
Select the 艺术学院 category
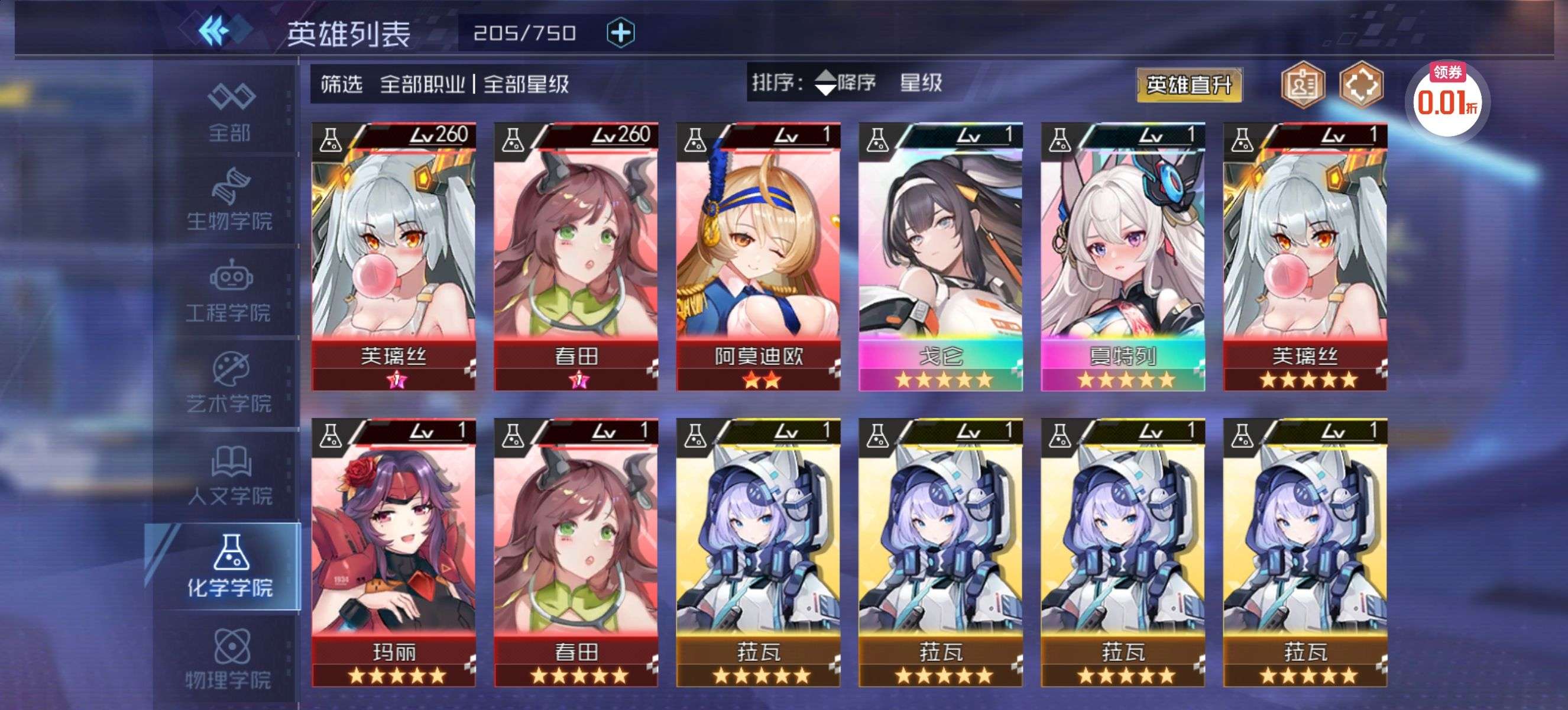(230, 382)
